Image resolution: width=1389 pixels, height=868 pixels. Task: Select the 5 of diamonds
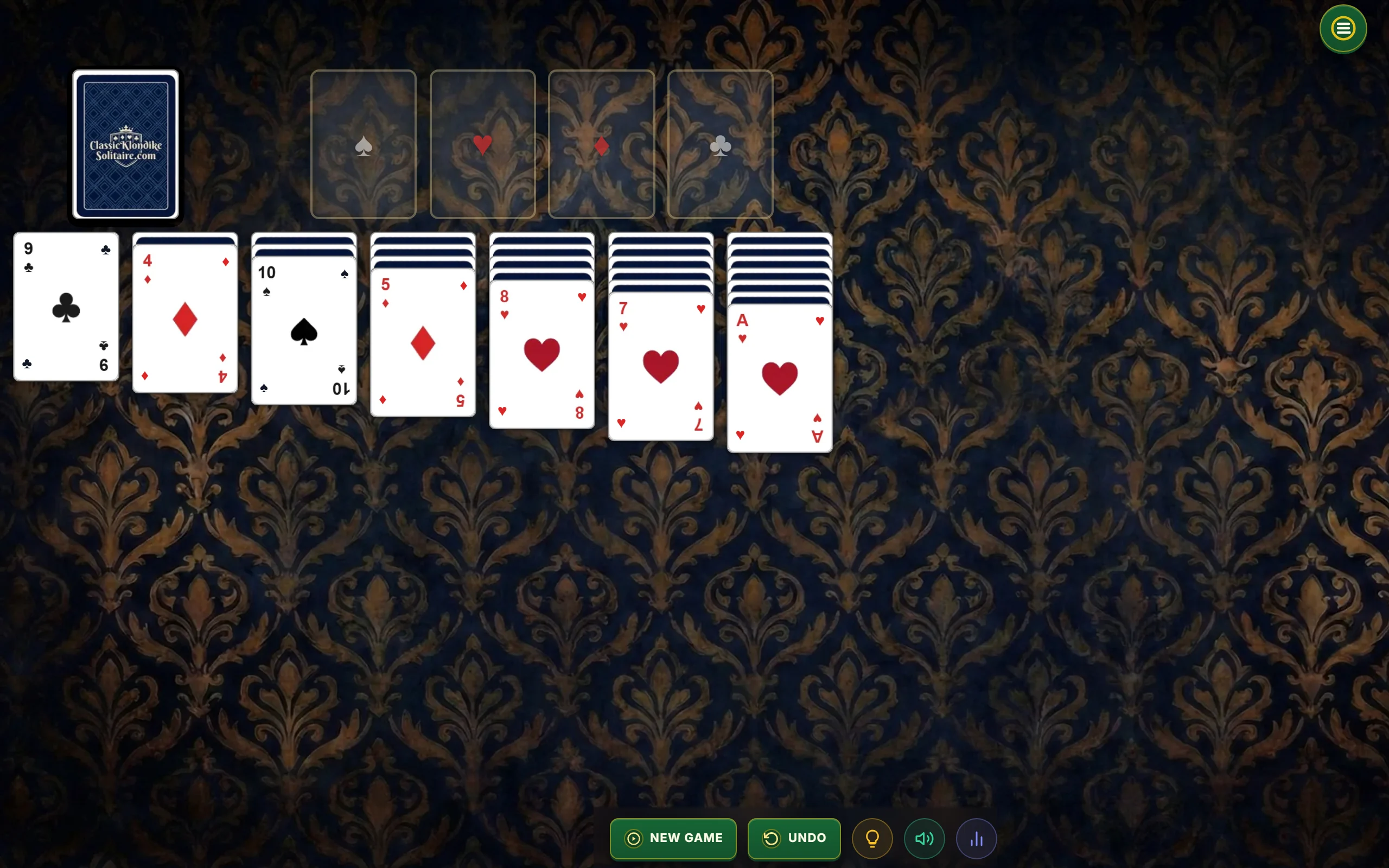click(x=423, y=342)
